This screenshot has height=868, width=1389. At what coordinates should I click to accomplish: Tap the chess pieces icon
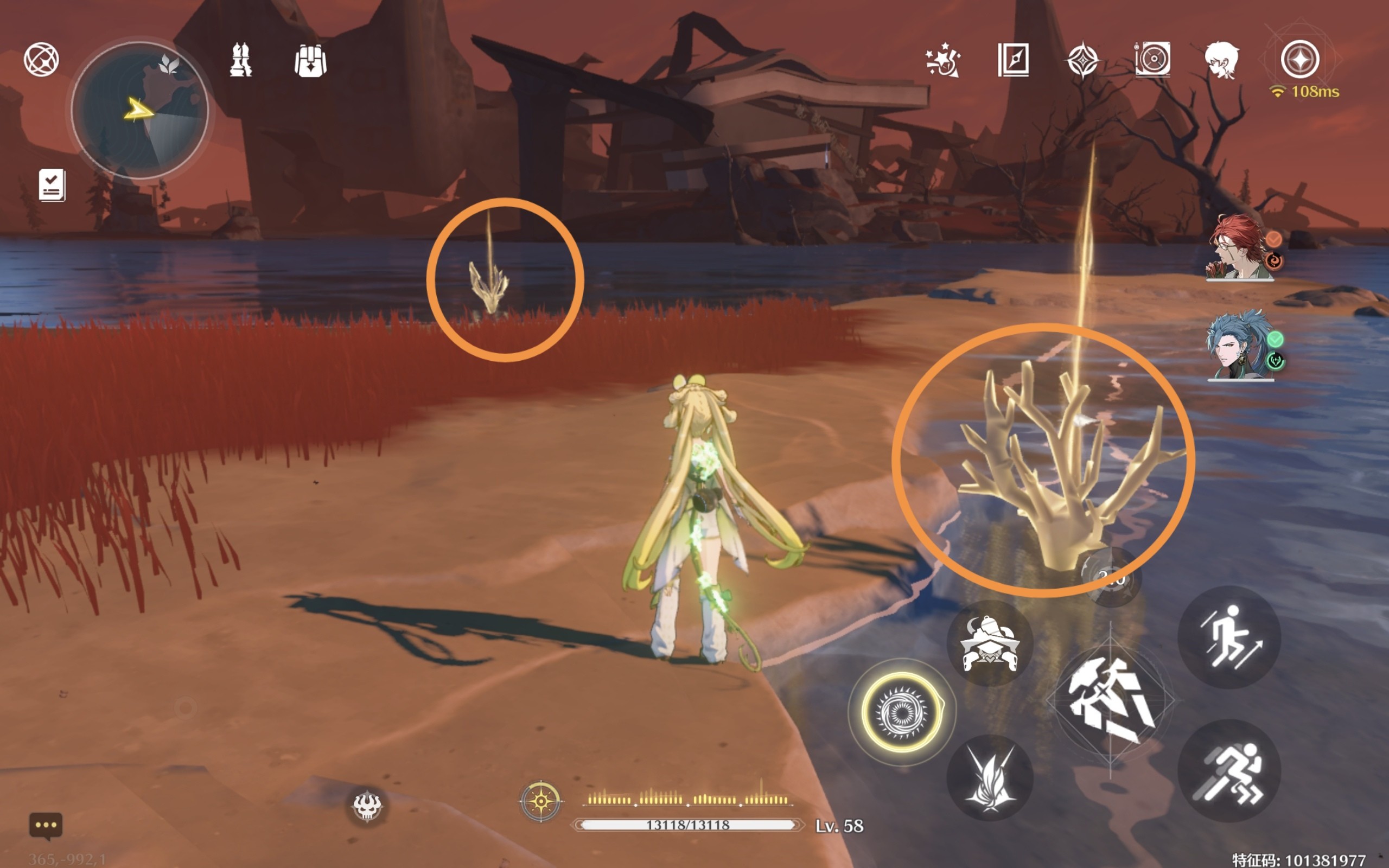tap(240, 60)
